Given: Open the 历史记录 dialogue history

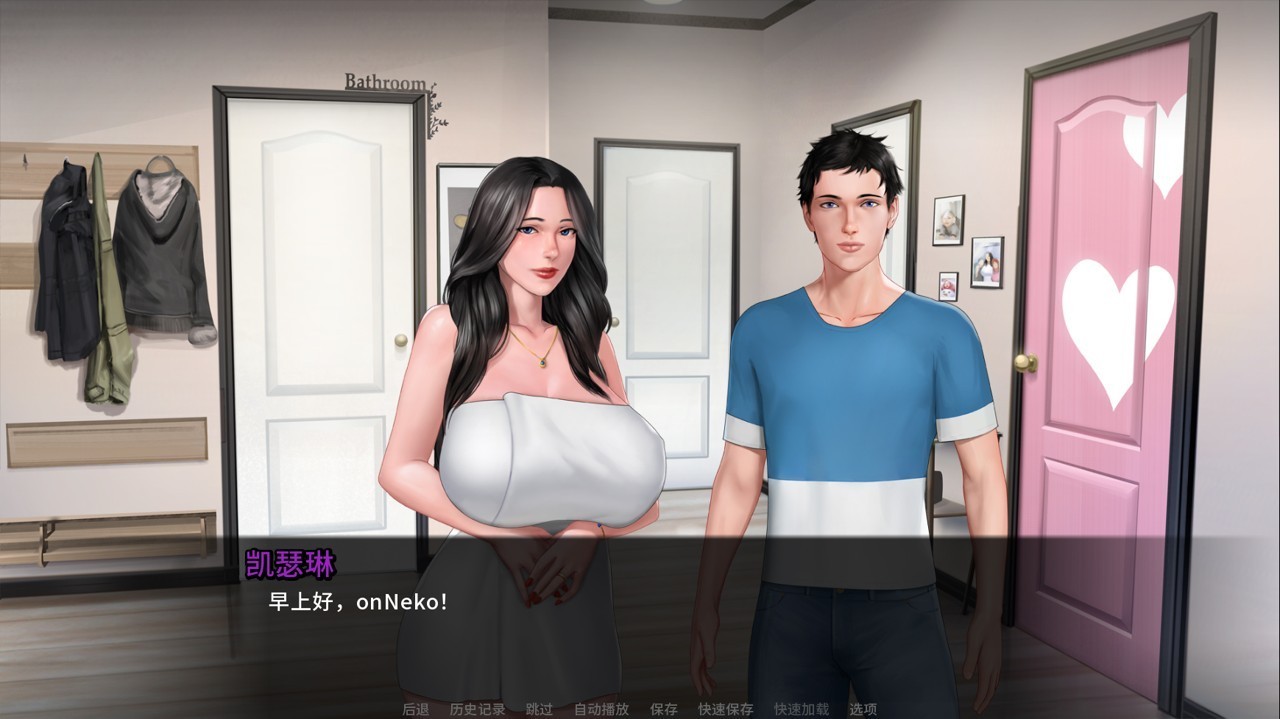Looking at the screenshot, I should coord(477,709).
